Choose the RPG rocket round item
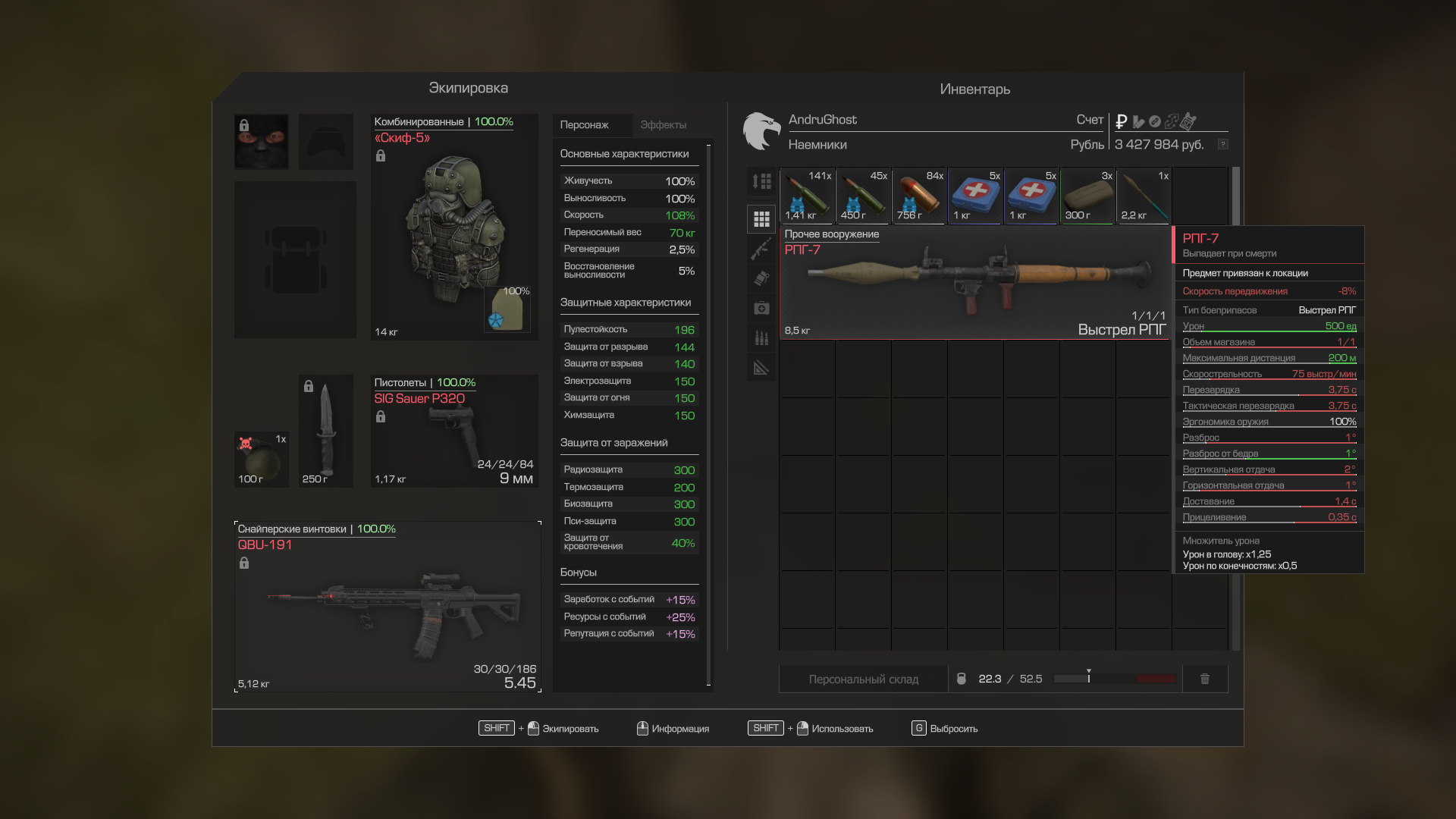Screen dimensions: 1456x819 tap(1144, 196)
